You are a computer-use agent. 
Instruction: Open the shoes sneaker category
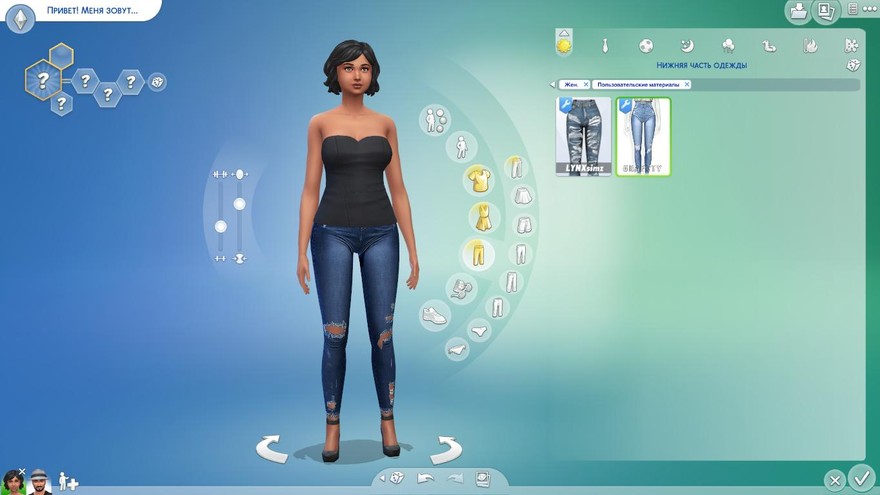click(x=434, y=316)
